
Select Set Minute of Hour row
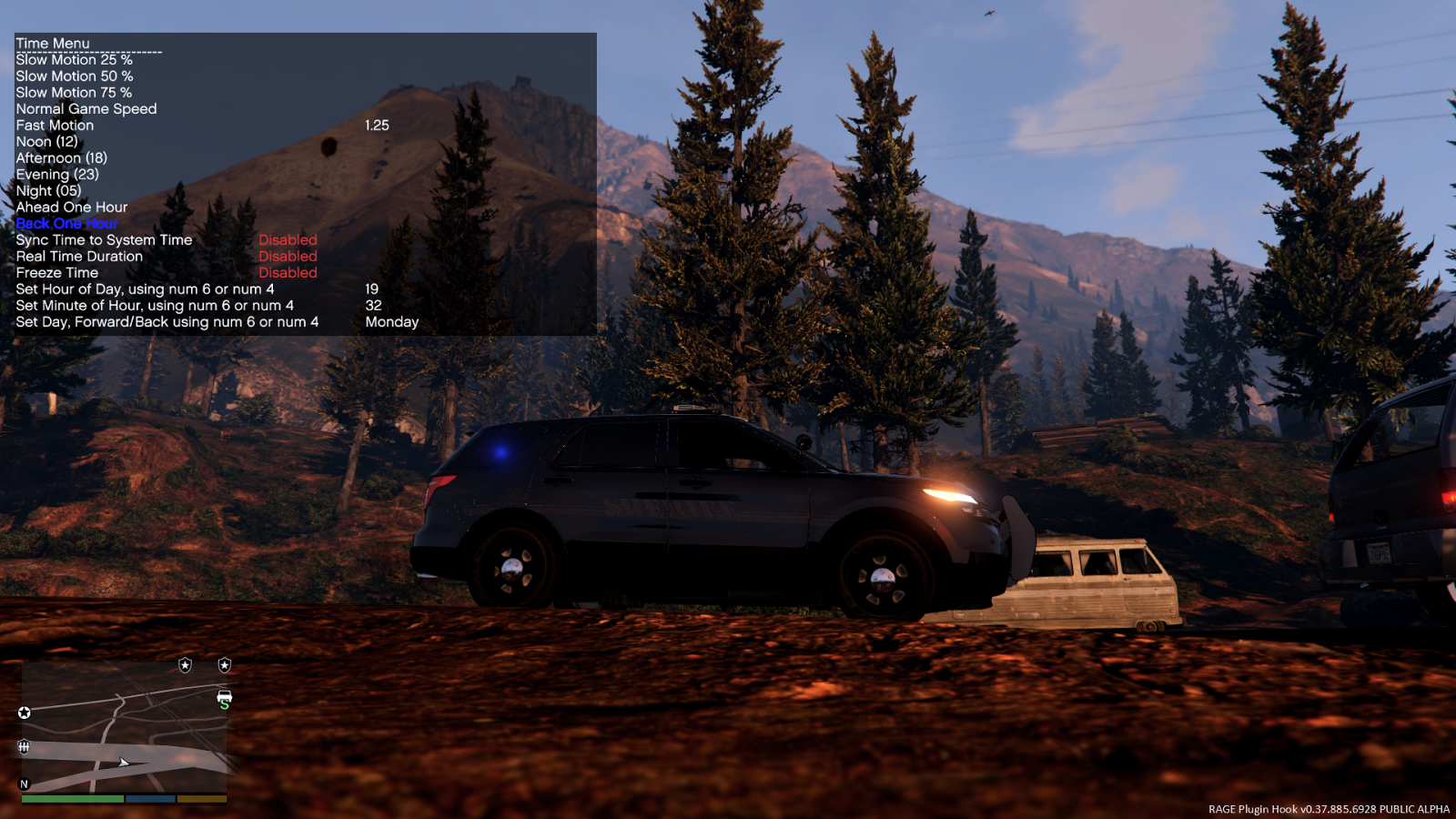click(155, 306)
